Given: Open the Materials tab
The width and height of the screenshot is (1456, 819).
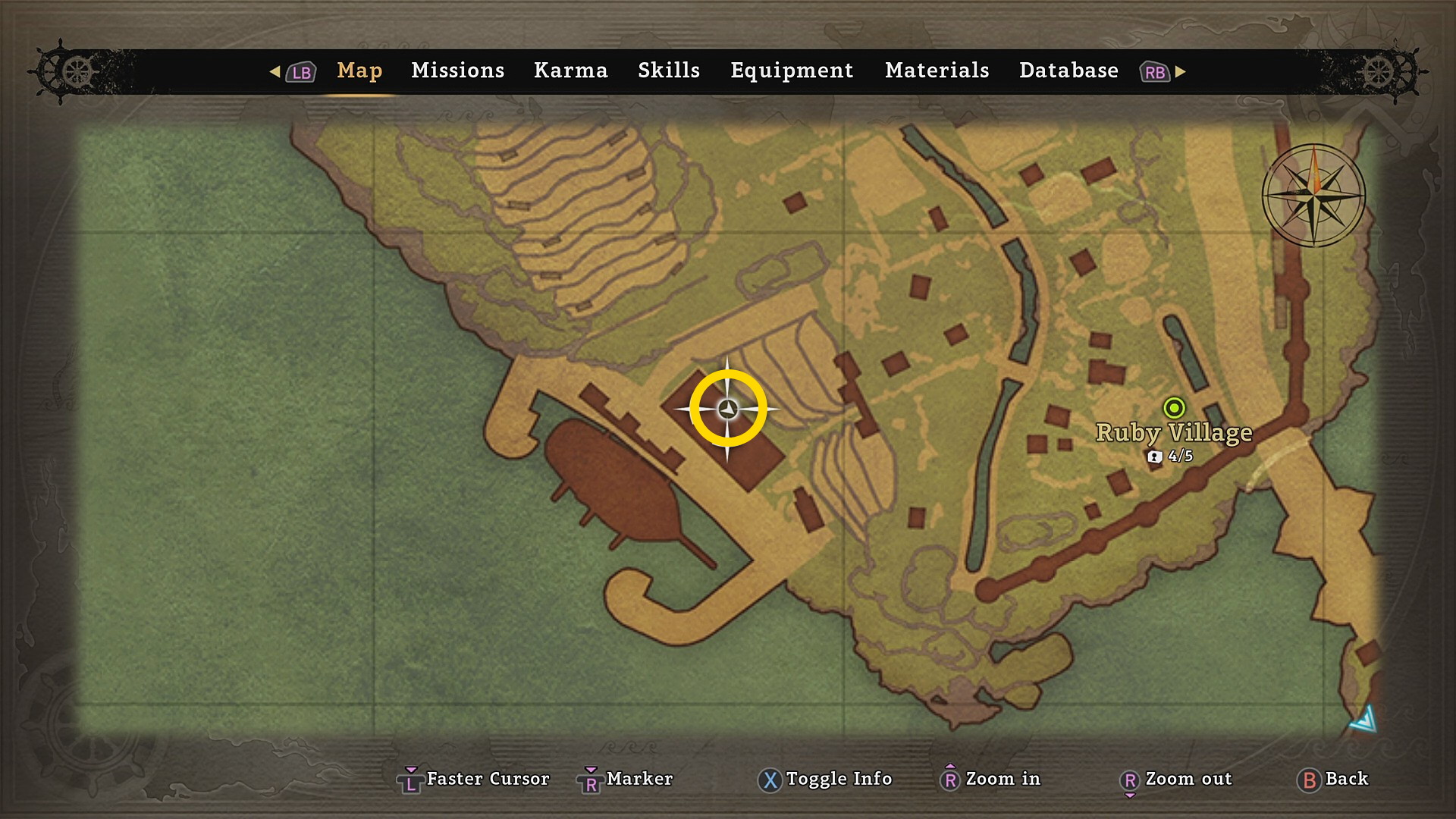Looking at the screenshot, I should click(x=937, y=71).
